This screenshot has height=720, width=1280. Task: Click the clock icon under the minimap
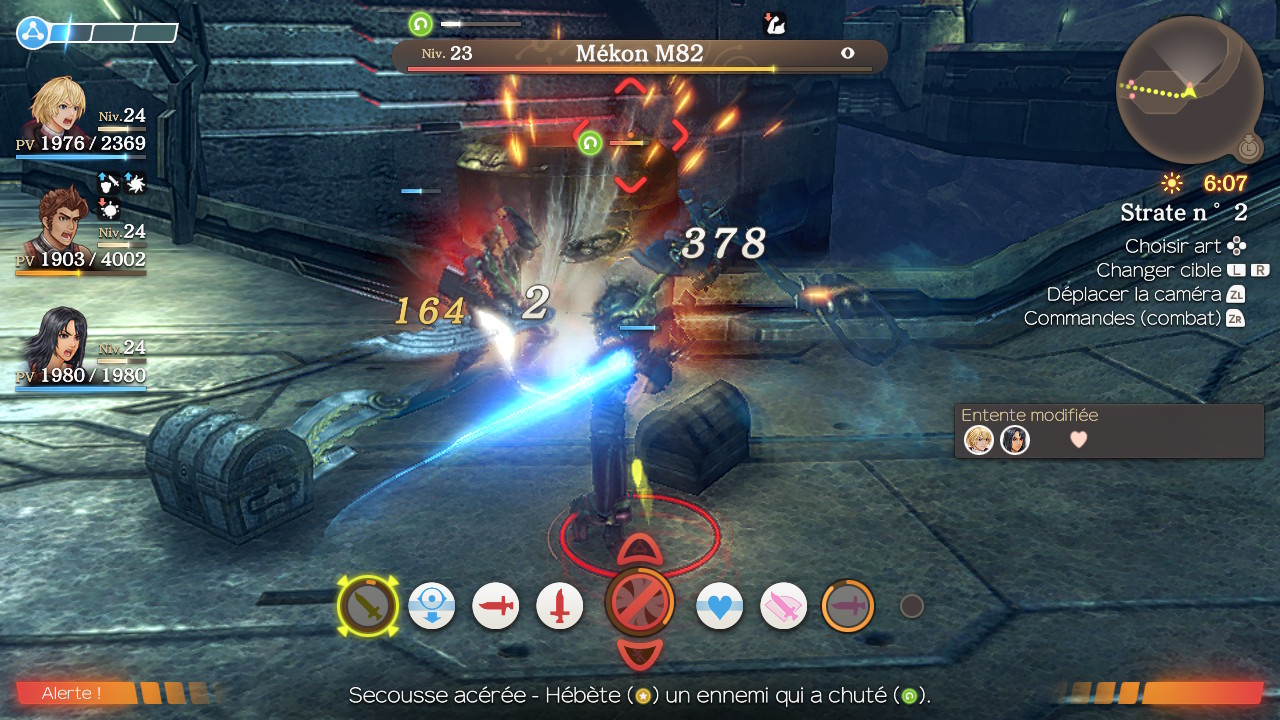tap(1247, 149)
